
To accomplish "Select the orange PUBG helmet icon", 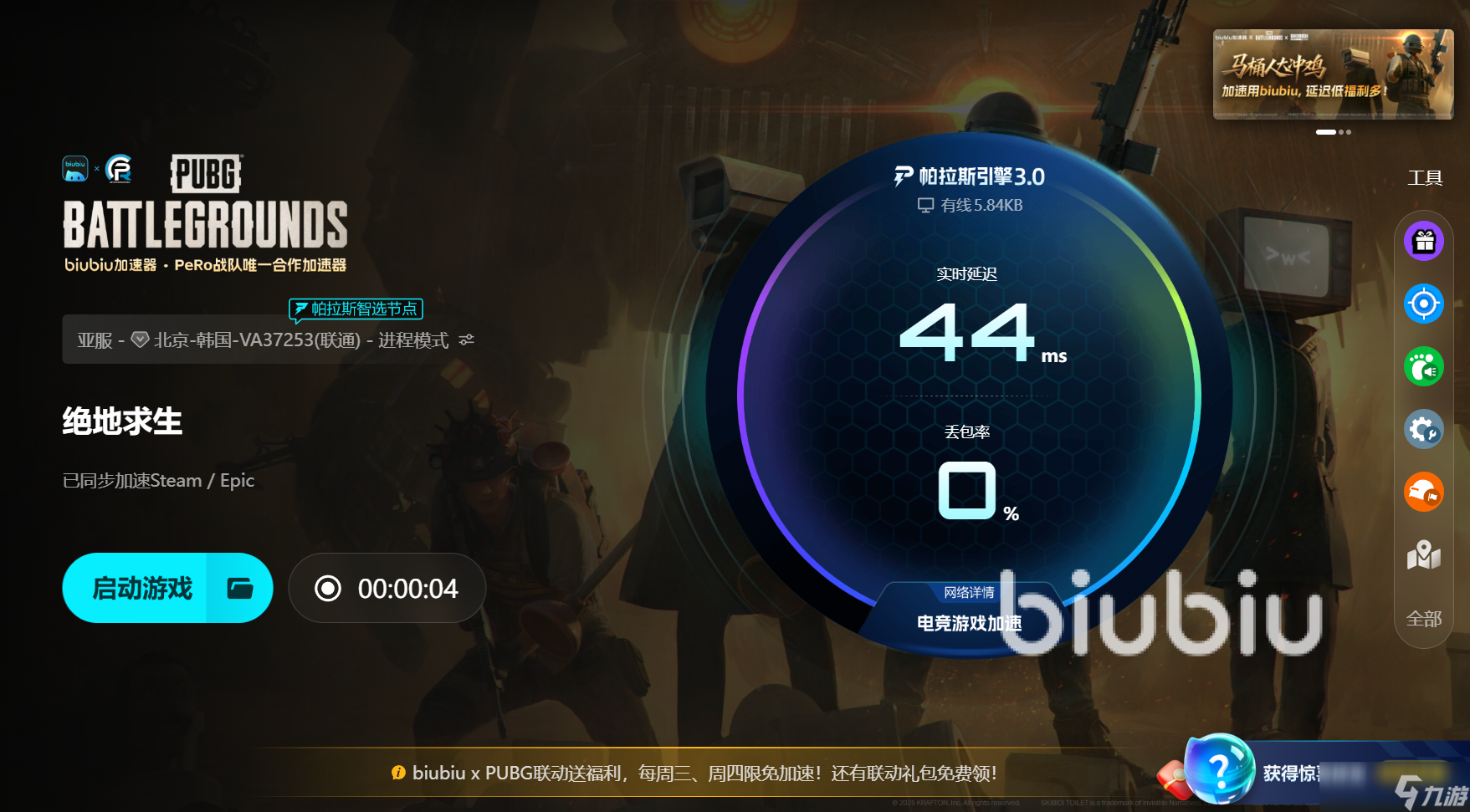I will tap(1423, 492).
